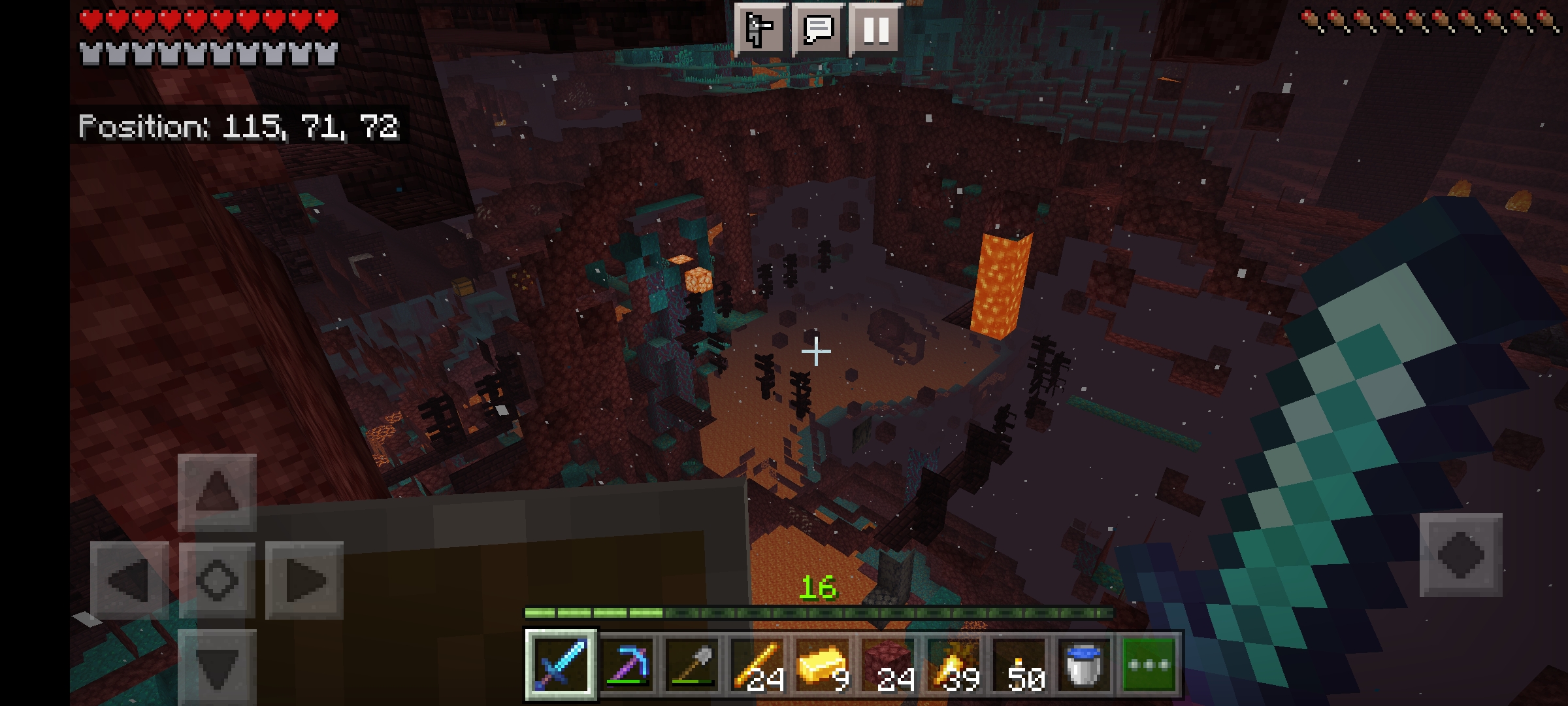Screen dimensions: 1568x706
Task: Open the chat window
Action: click(x=818, y=29)
